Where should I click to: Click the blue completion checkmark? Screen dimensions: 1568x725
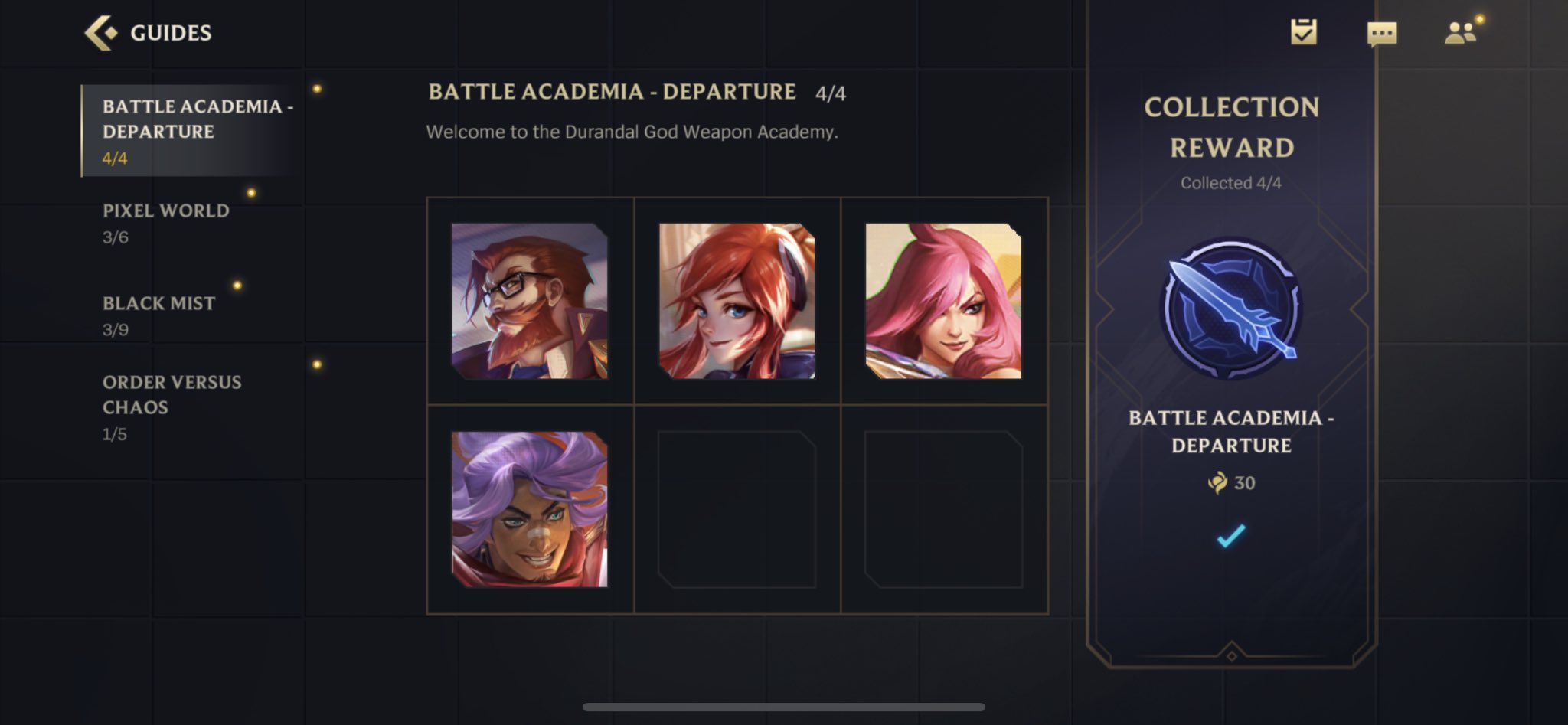(x=1230, y=536)
